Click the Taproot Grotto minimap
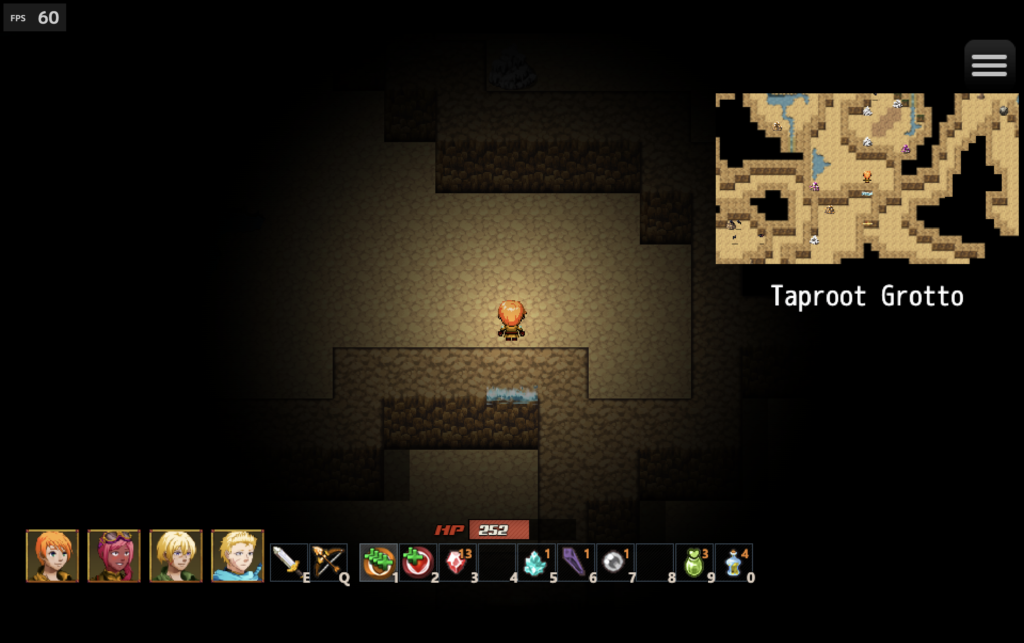1024x643 pixels. pyautogui.click(x=867, y=178)
